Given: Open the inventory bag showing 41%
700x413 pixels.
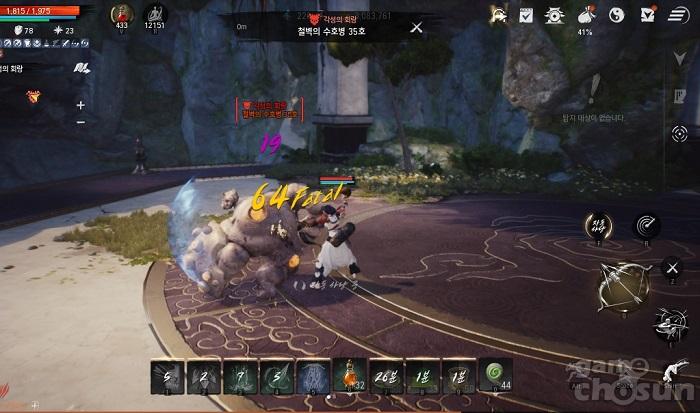Looking at the screenshot, I should pyautogui.click(x=585, y=15).
